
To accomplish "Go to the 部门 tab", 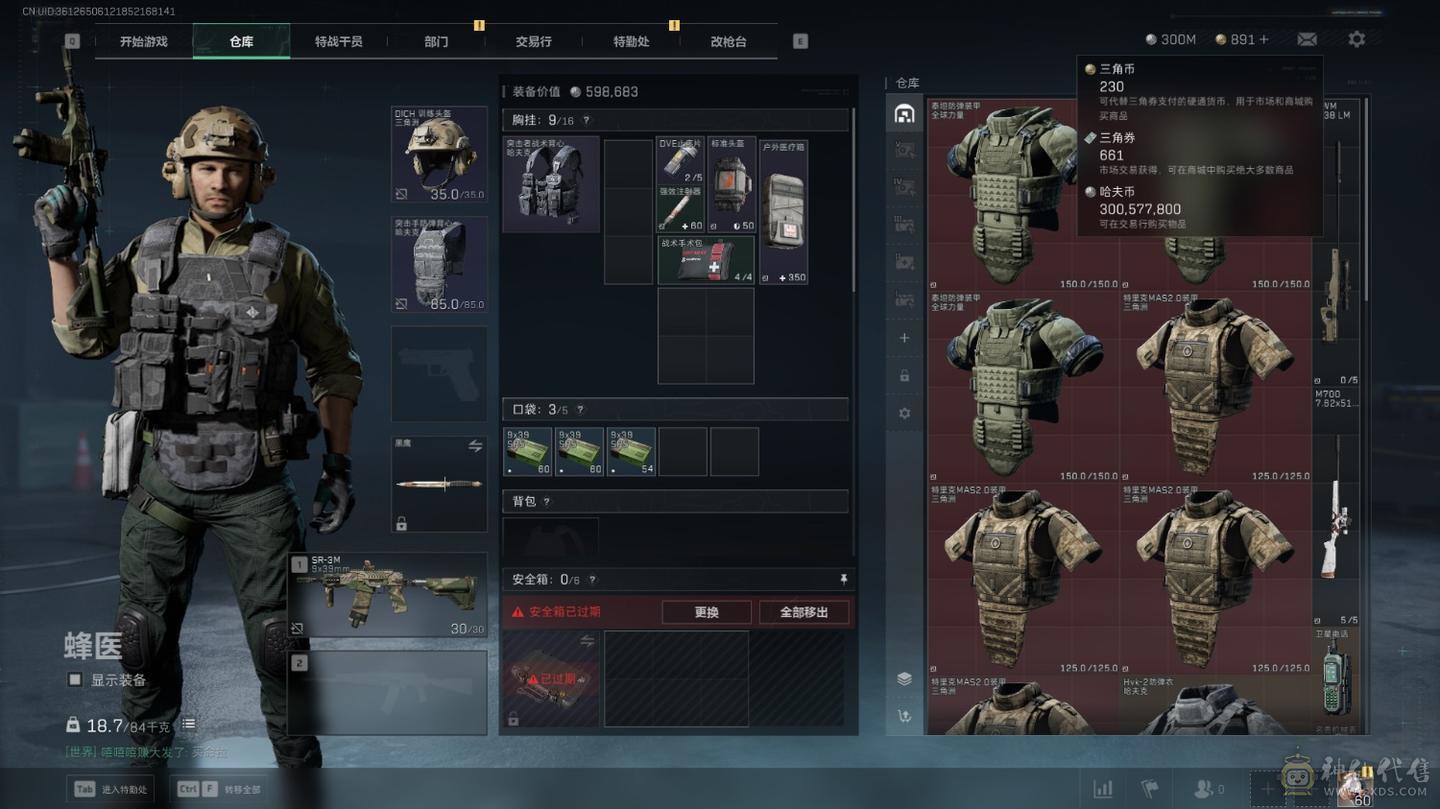I will pyautogui.click(x=436, y=42).
